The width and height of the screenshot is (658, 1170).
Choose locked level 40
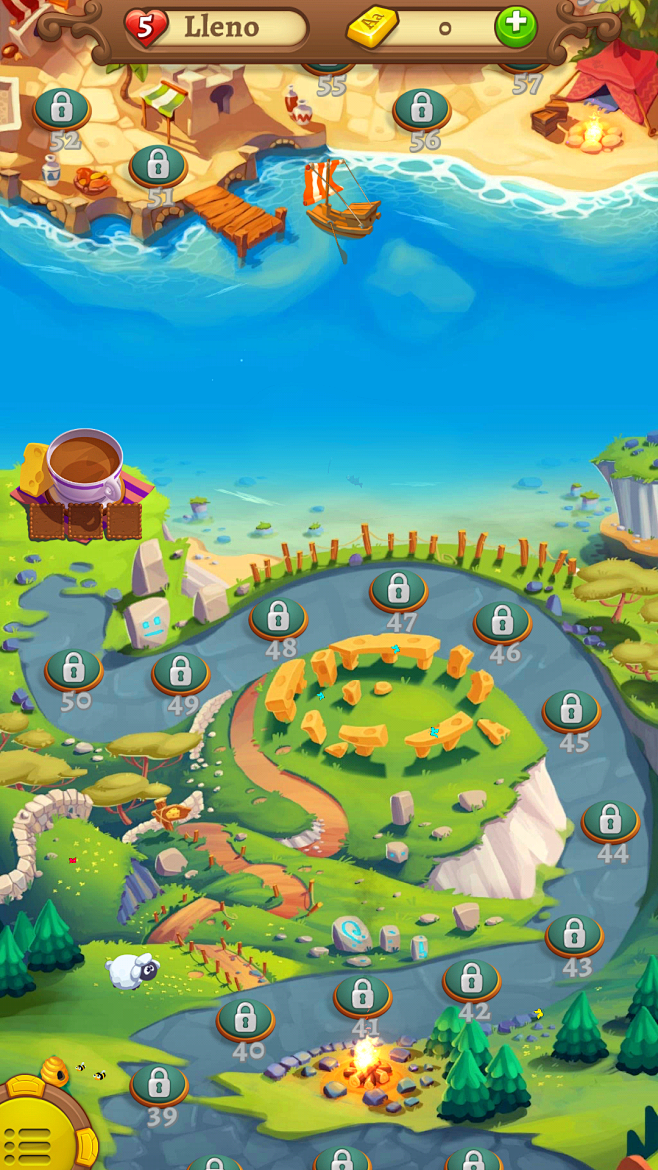tap(245, 1019)
